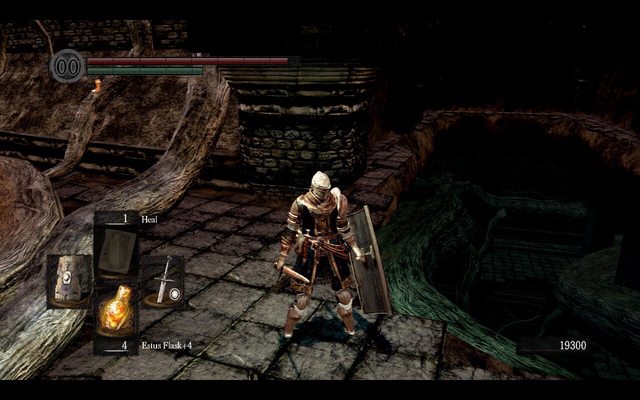Choose the left-hand shield slot
The width and height of the screenshot is (640, 400).
(69, 281)
